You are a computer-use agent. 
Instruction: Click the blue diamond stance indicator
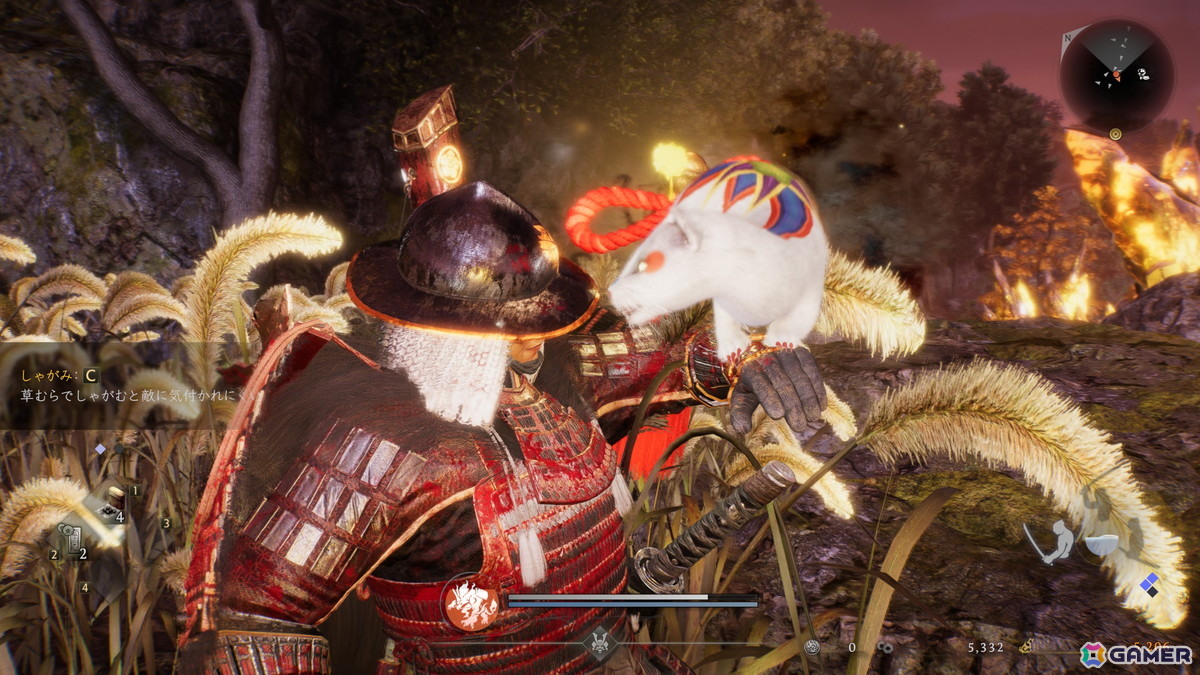1149,582
